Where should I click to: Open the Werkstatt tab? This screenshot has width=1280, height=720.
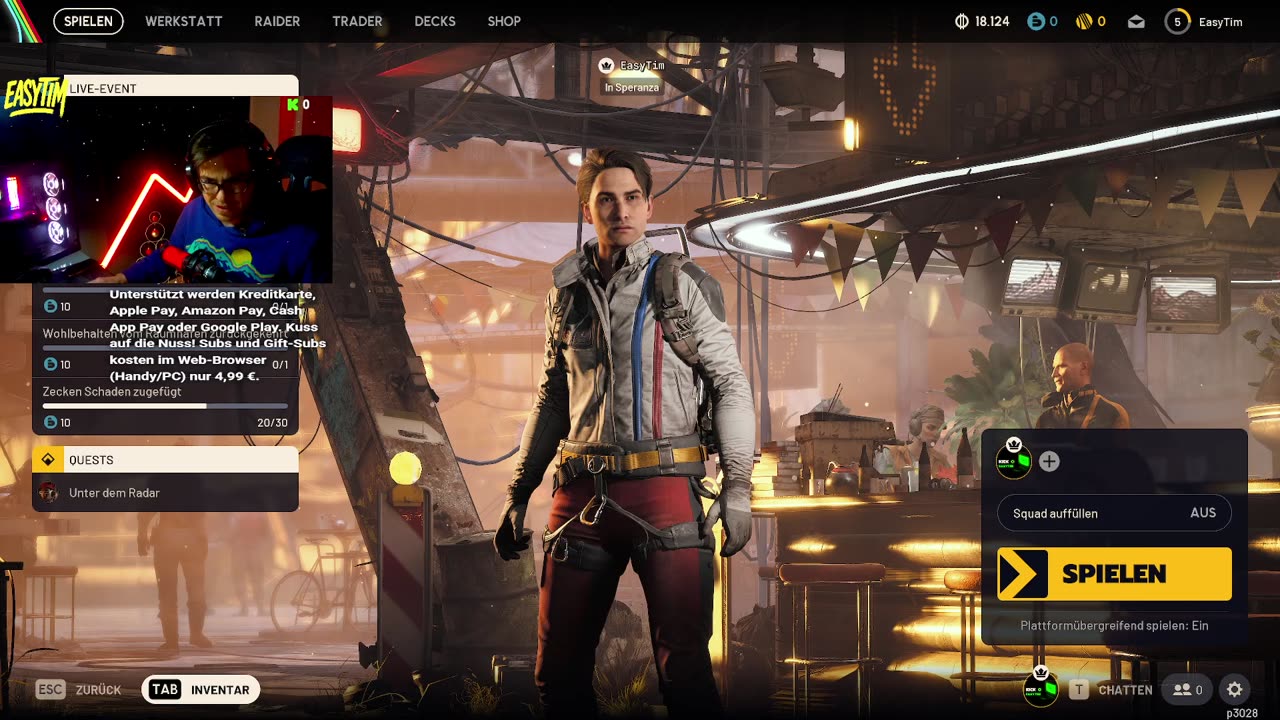[184, 21]
